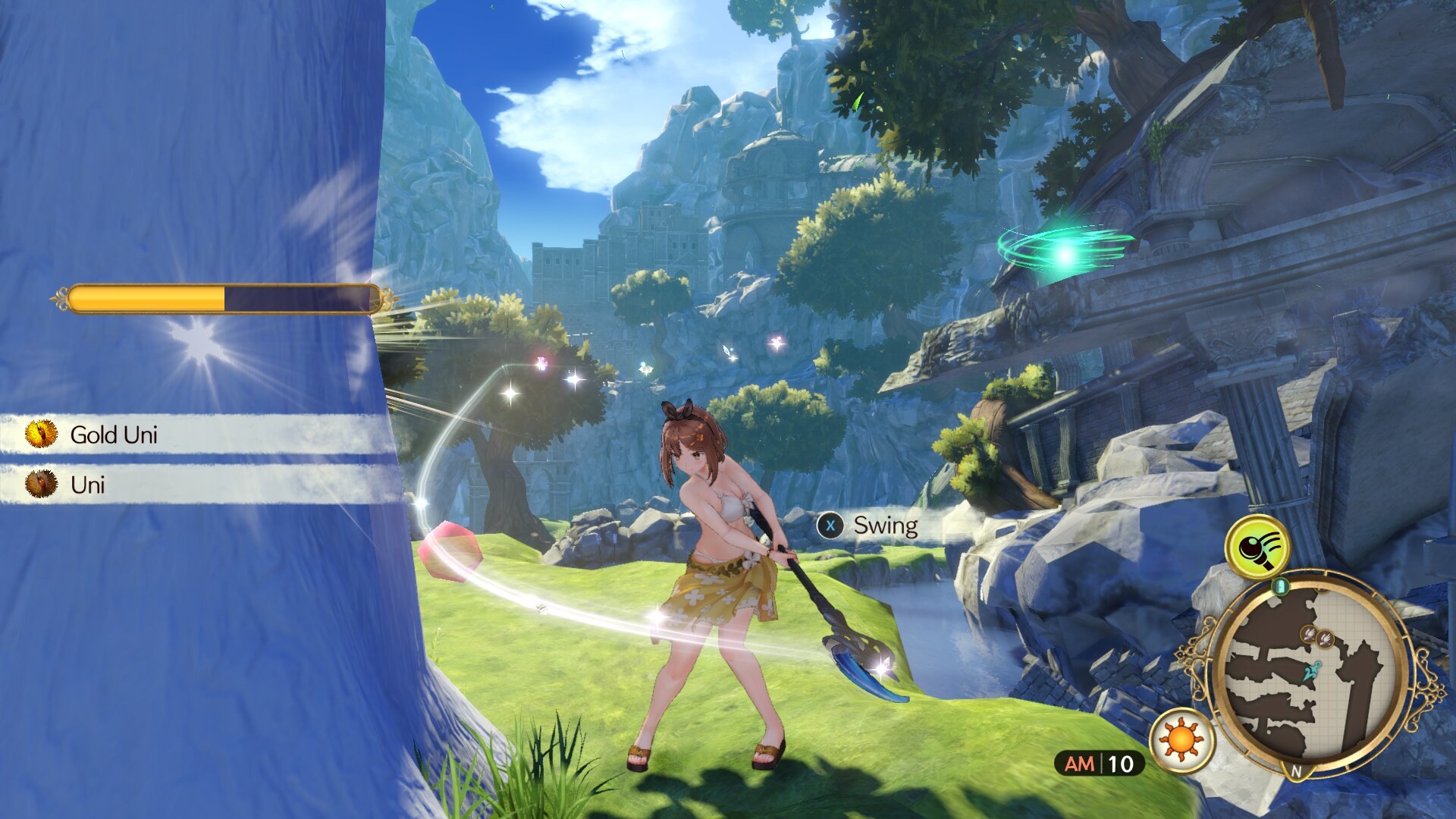The image size is (1456, 819).
Task: Click an enemy marker icon on minimap
Action: click(x=1308, y=635)
